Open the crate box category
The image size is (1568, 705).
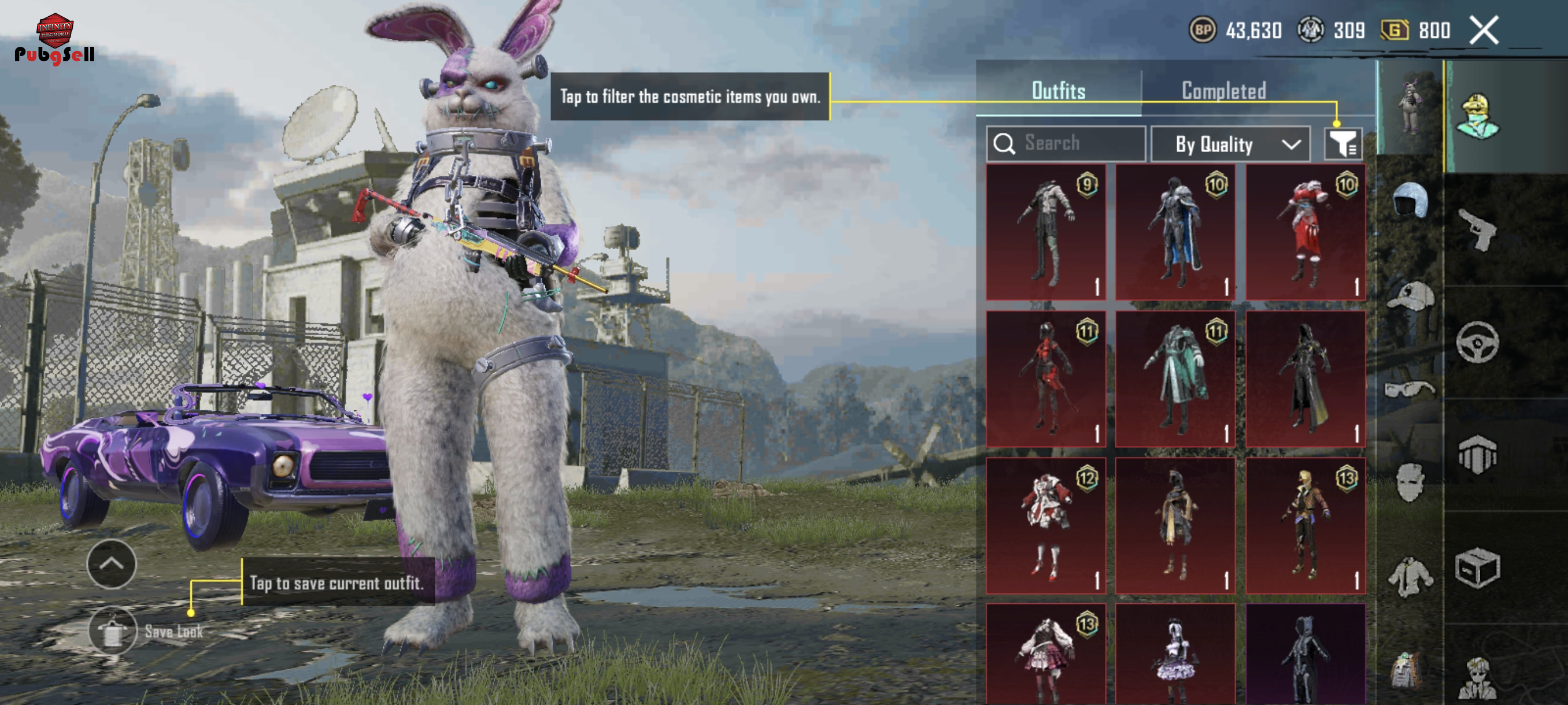(1477, 567)
